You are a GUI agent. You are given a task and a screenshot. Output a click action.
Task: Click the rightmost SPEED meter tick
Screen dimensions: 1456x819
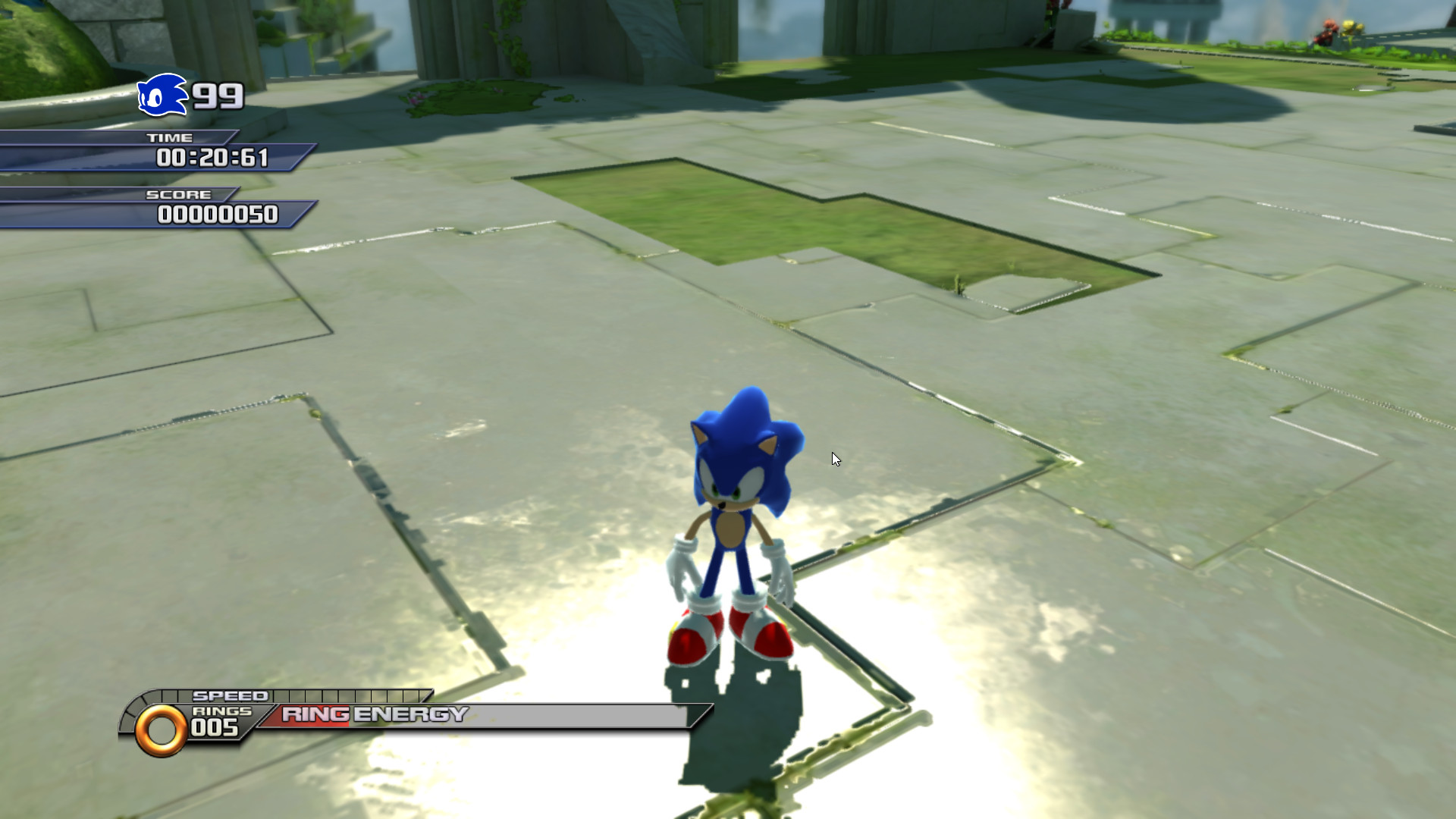coord(423,695)
